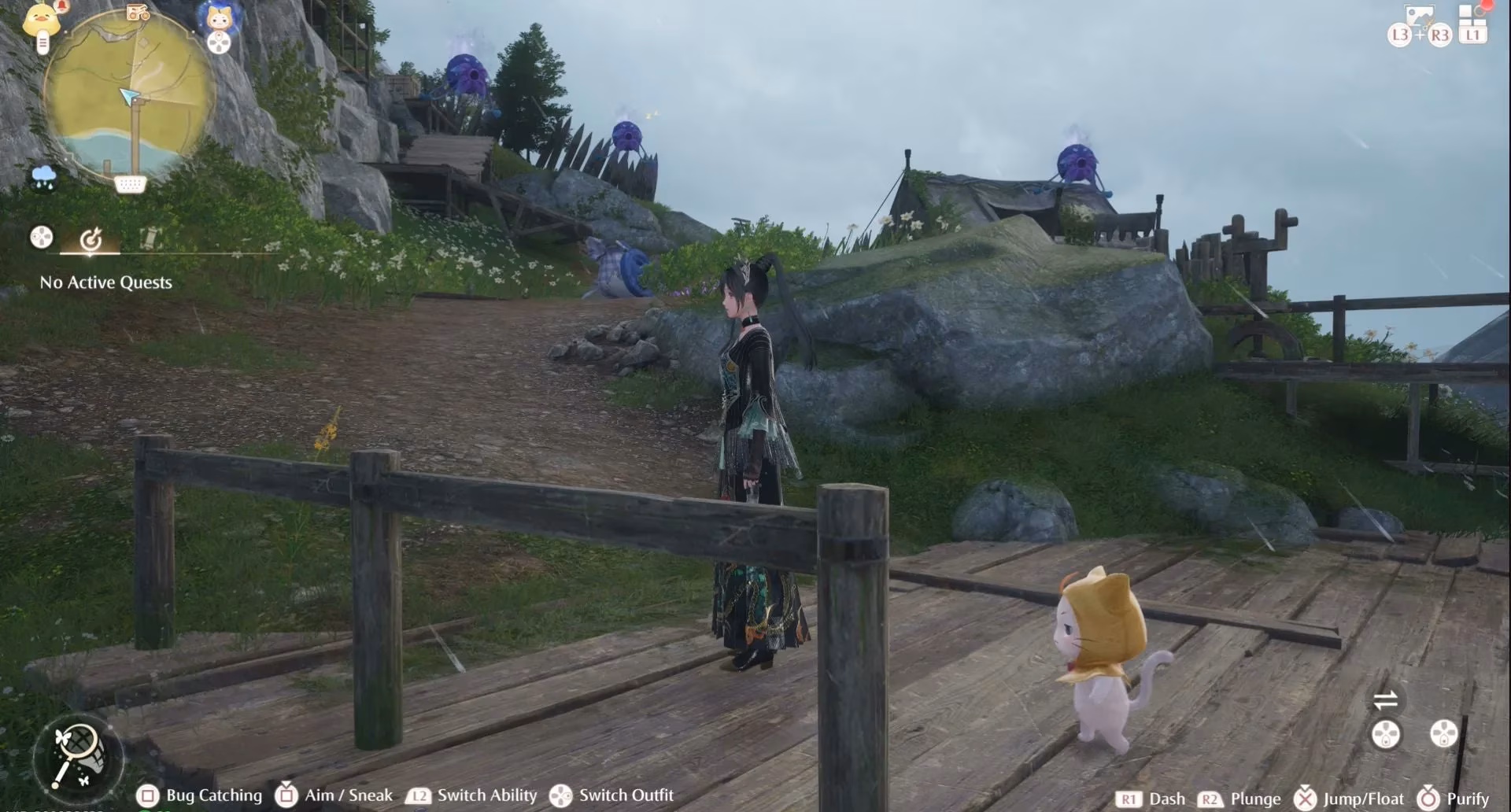Click the swap arrows icon
The image size is (1511, 812).
(1385, 699)
